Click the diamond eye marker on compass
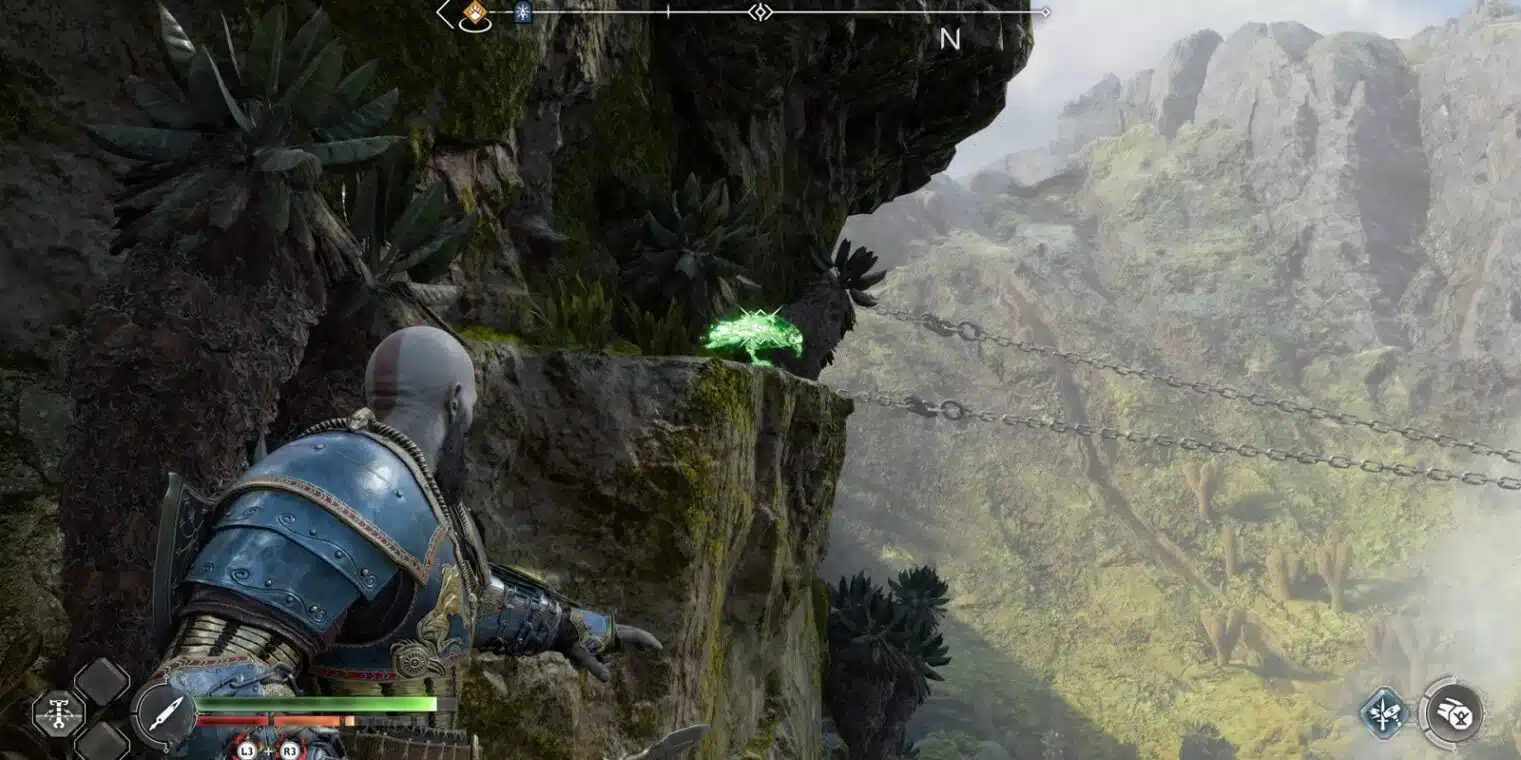The width and height of the screenshot is (1521, 760). click(x=760, y=12)
